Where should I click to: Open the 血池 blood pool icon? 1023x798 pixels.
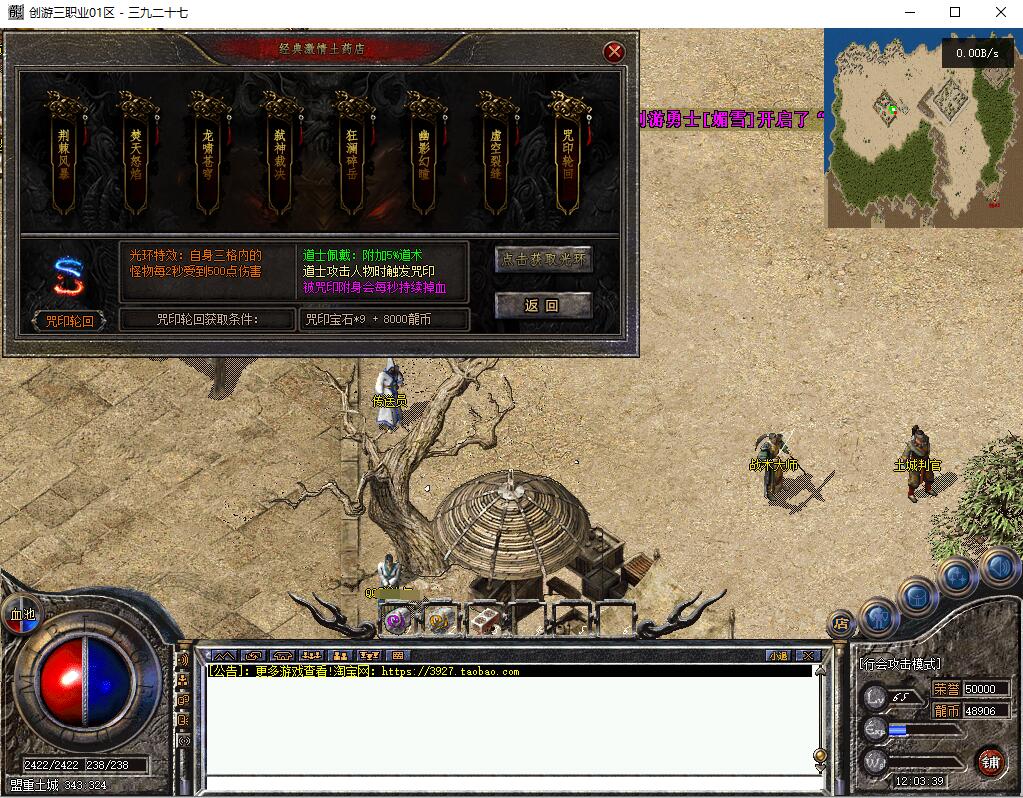pos(20,614)
